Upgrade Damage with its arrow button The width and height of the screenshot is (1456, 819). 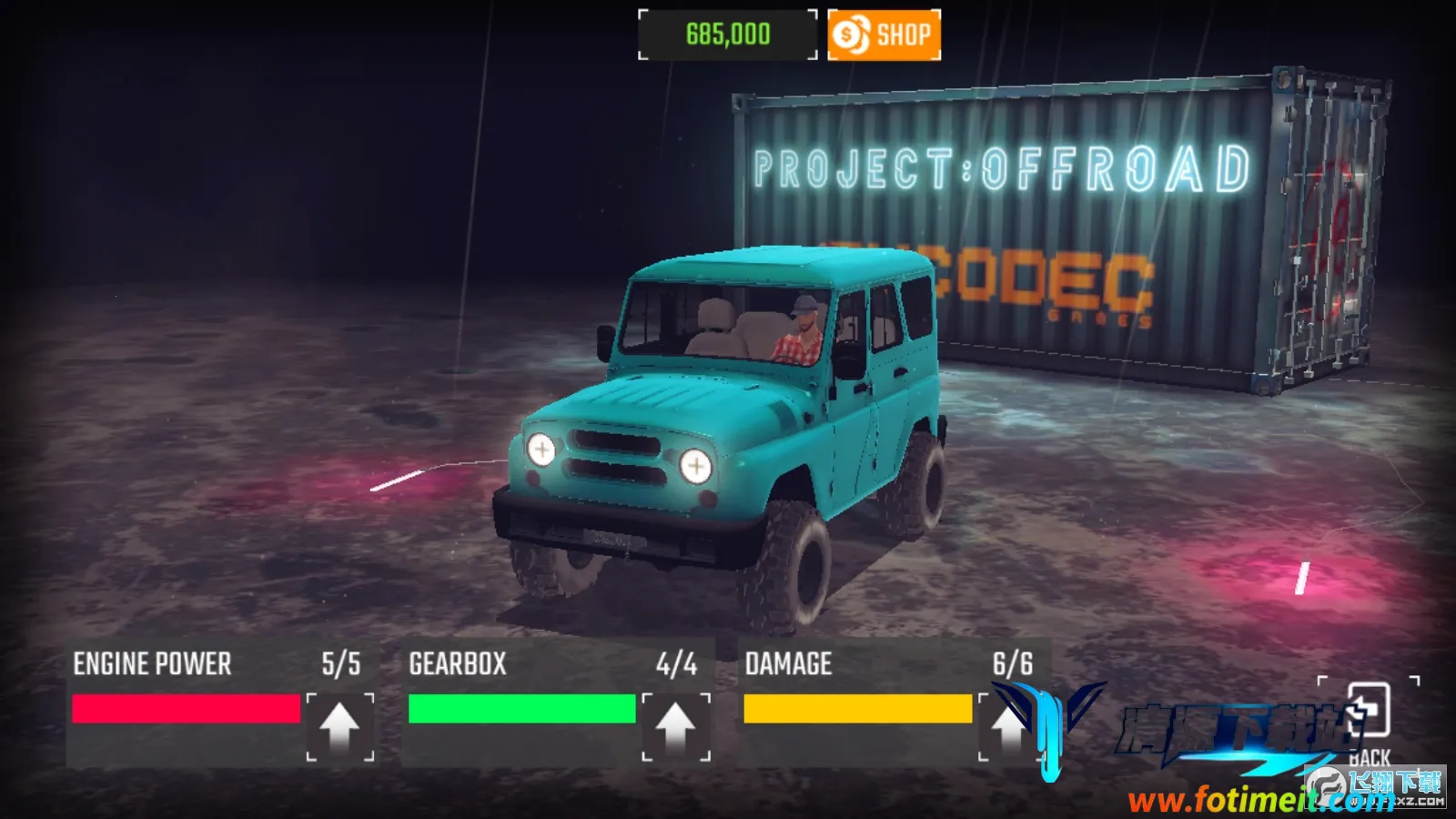[1008, 726]
